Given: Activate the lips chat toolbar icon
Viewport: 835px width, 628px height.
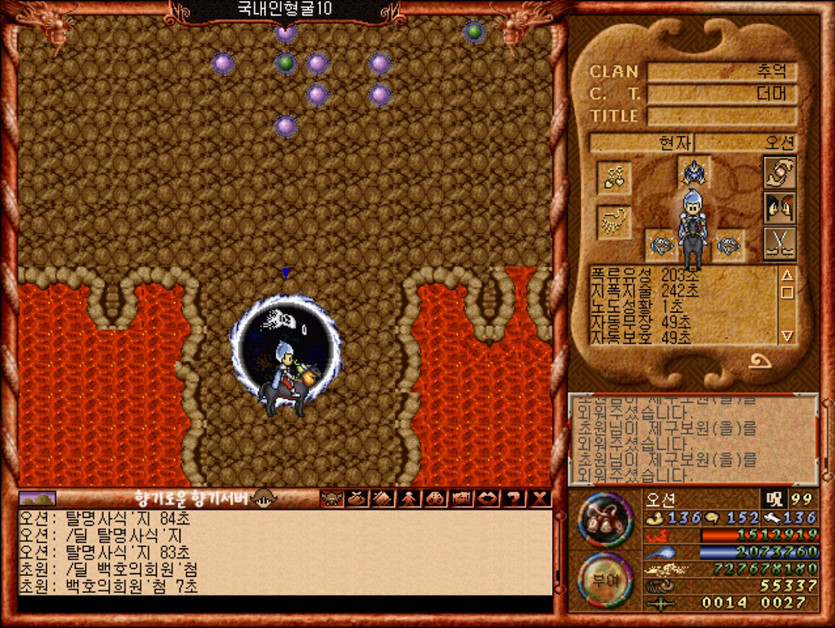Looking at the screenshot, I should pyautogui.click(x=488, y=498).
